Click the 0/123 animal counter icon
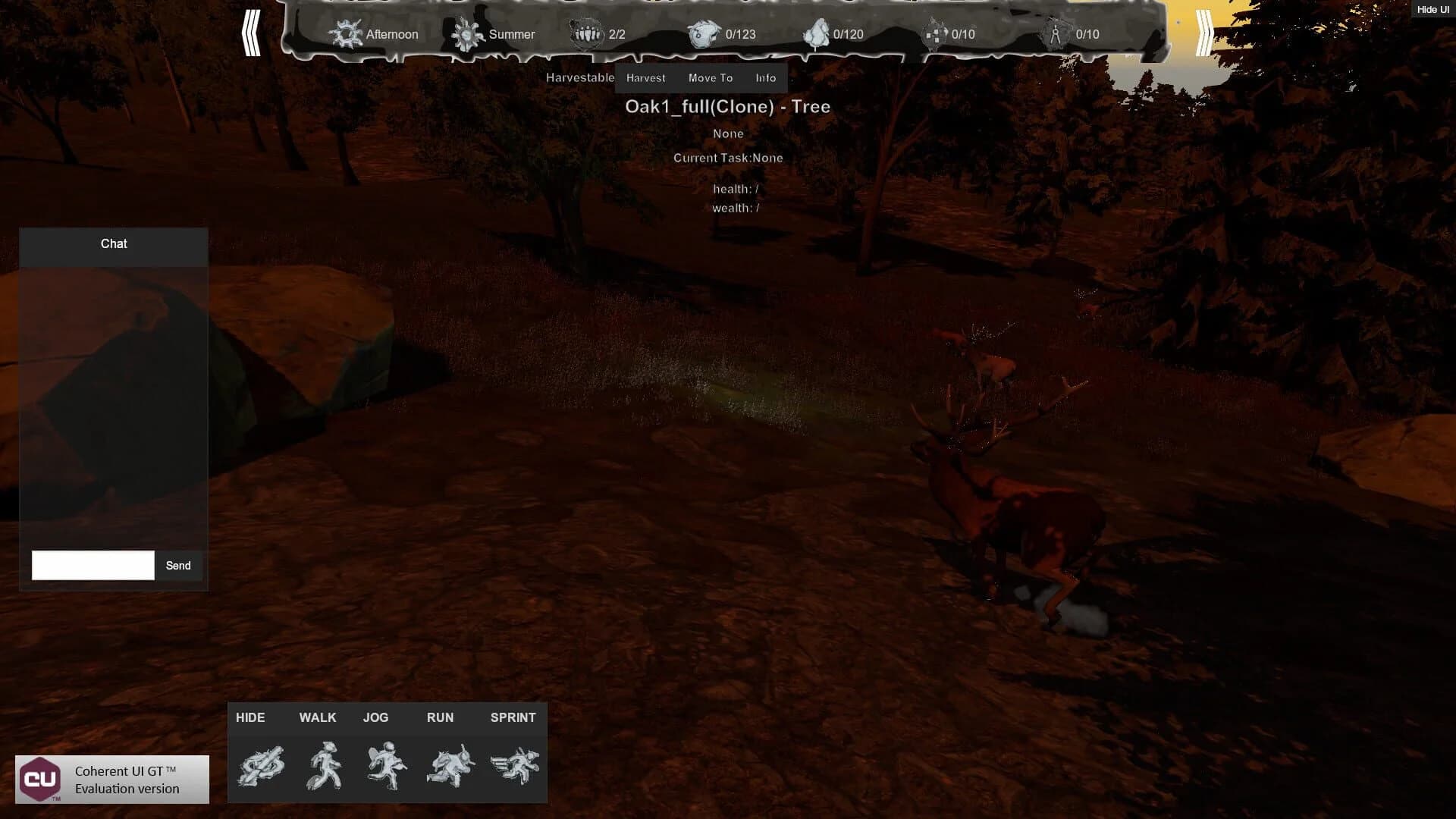Viewport: 1456px width, 819px height. pyautogui.click(x=704, y=33)
